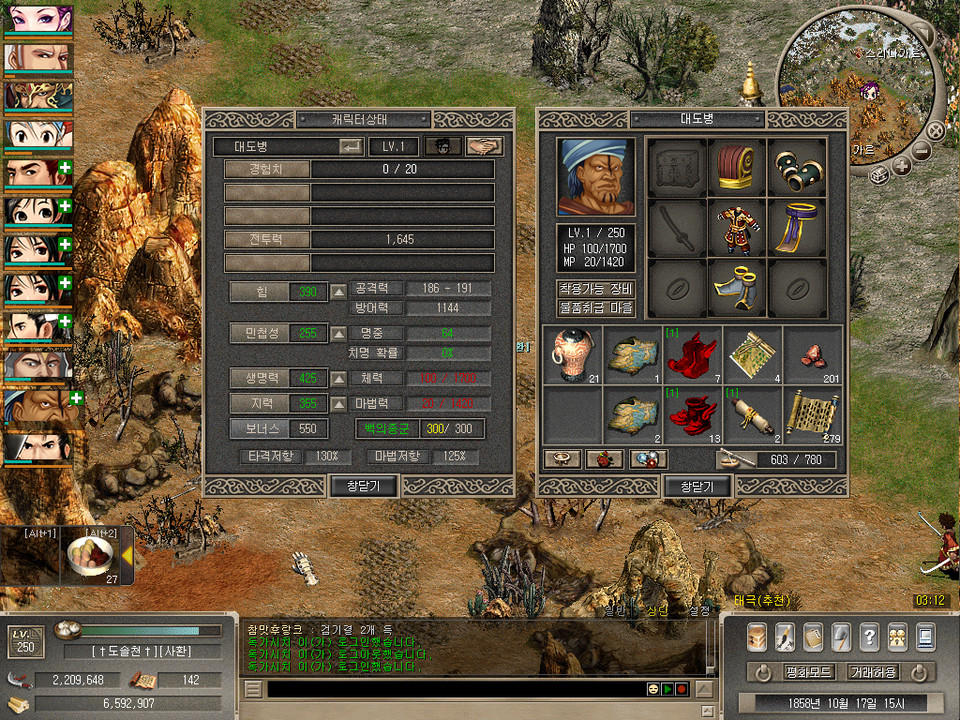Raise the 민첩성 agility stat with its arrow
This screenshot has width=960, height=720.
pyautogui.click(x=339, y=333)
